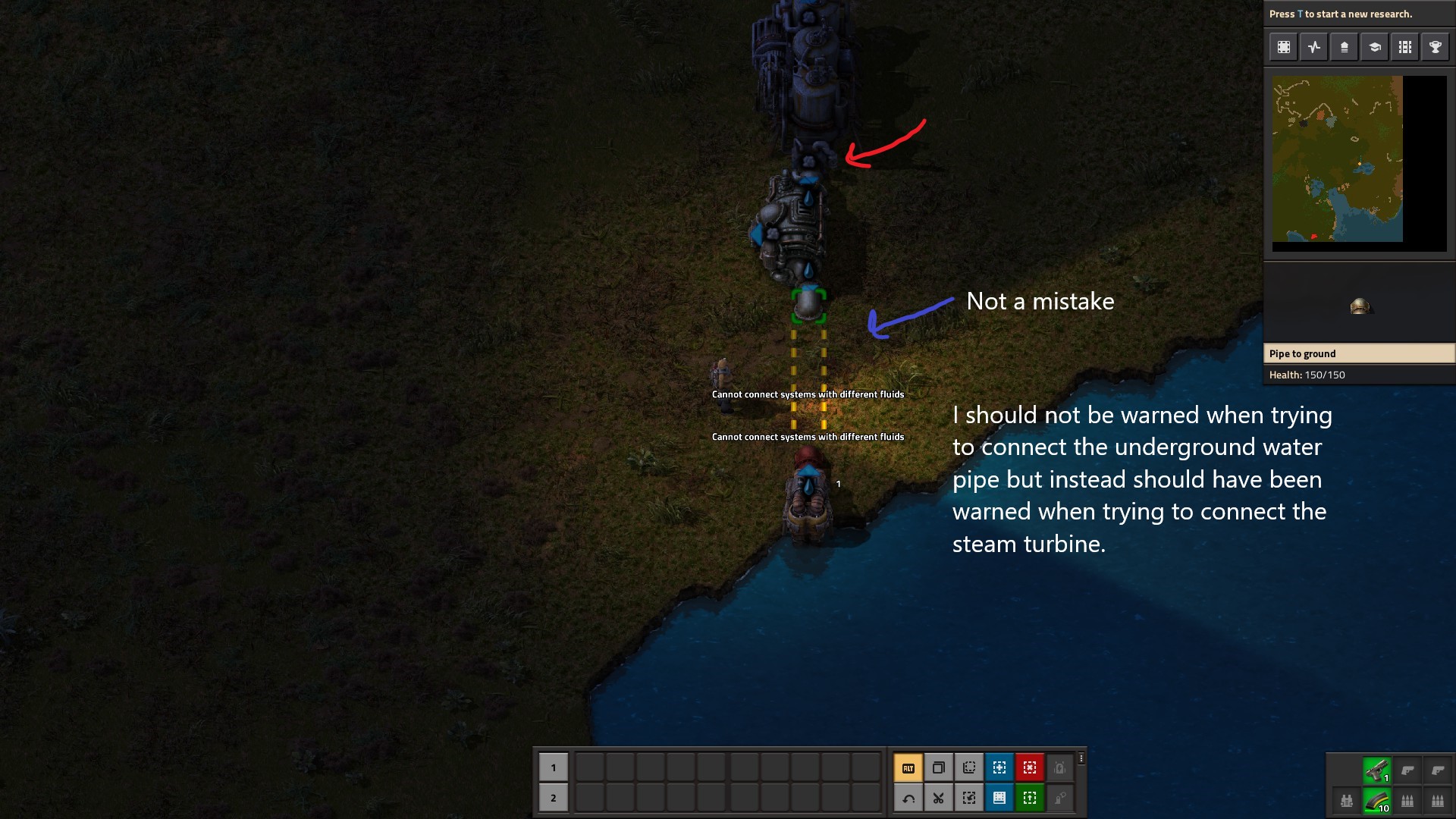Select the upgrade planner shortcut
This screenshot has height=819, width=1456.
pos(1029,798)
